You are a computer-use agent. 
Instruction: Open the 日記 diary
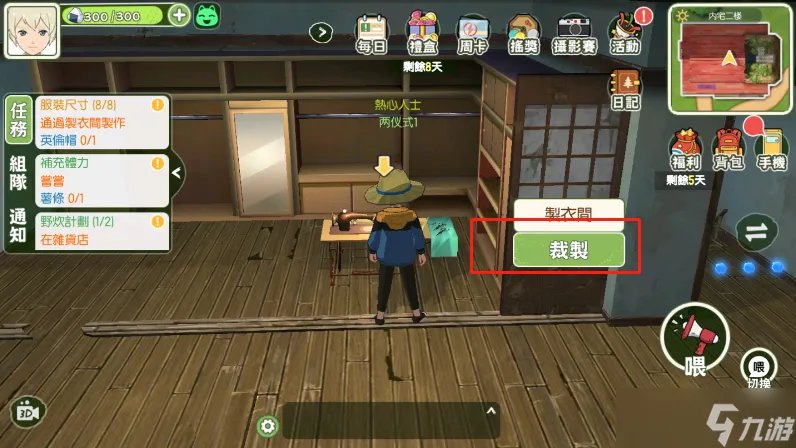click(627, 88)
